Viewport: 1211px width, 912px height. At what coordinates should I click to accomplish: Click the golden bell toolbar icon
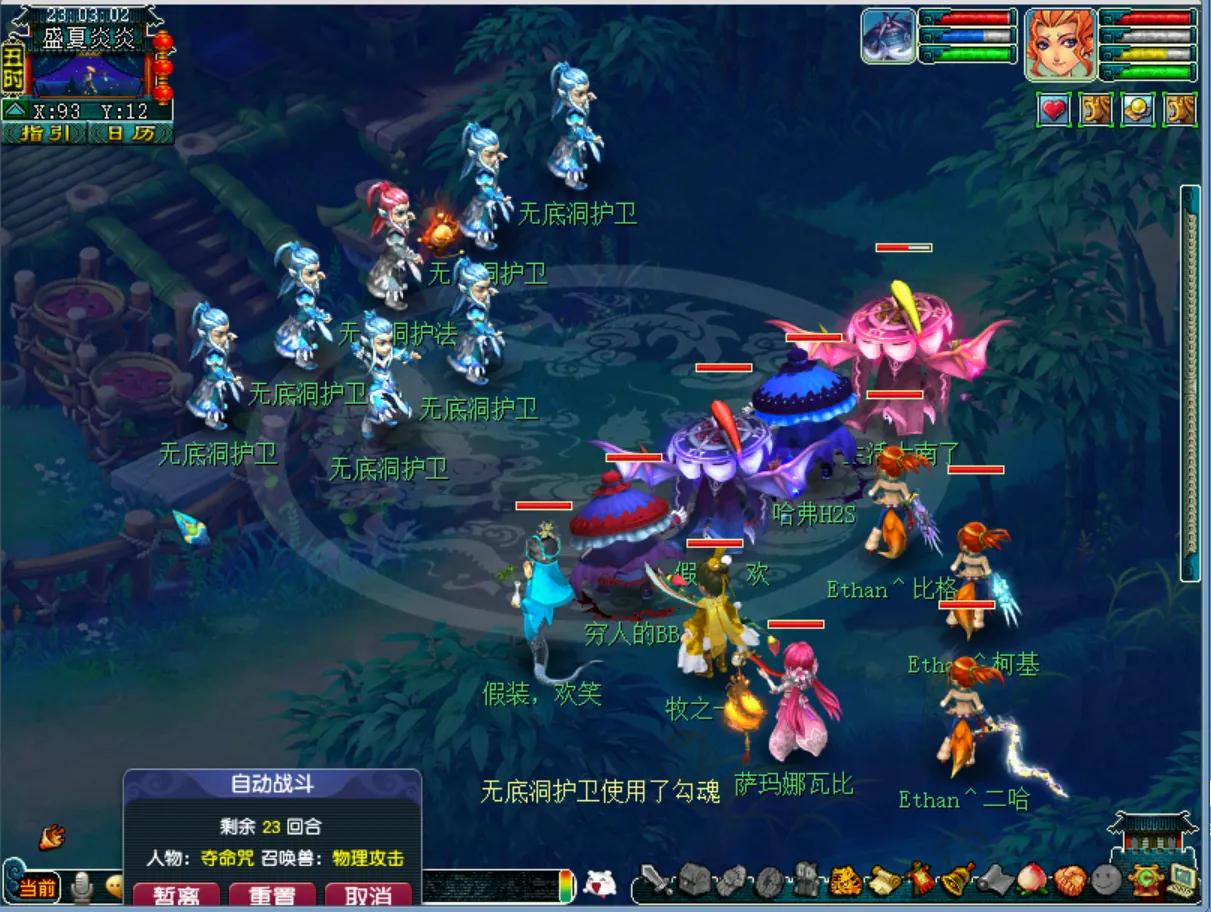point(959,879)
